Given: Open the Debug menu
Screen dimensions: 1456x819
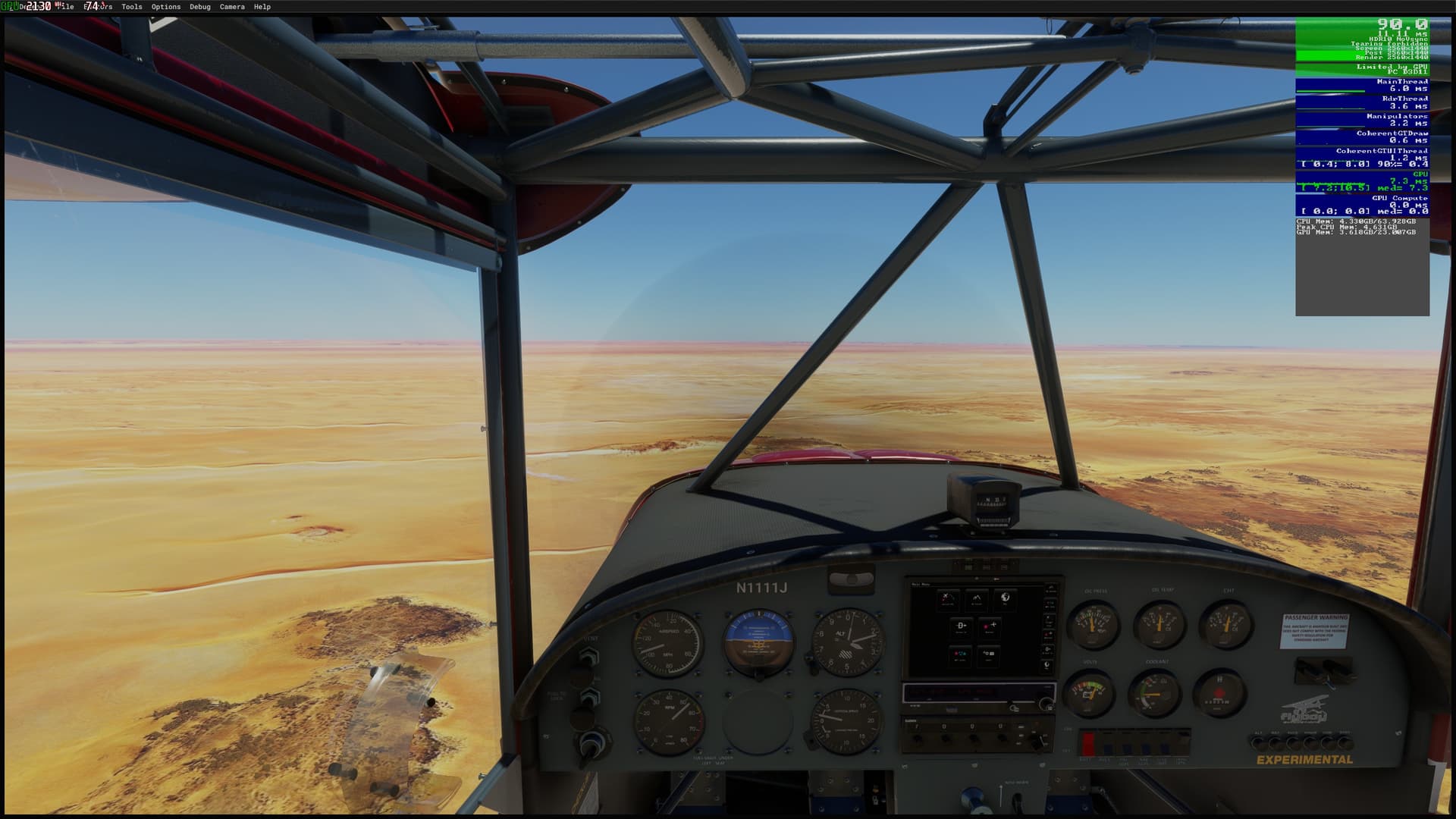Looking at the screenshot, I should [x=200, y=7].
